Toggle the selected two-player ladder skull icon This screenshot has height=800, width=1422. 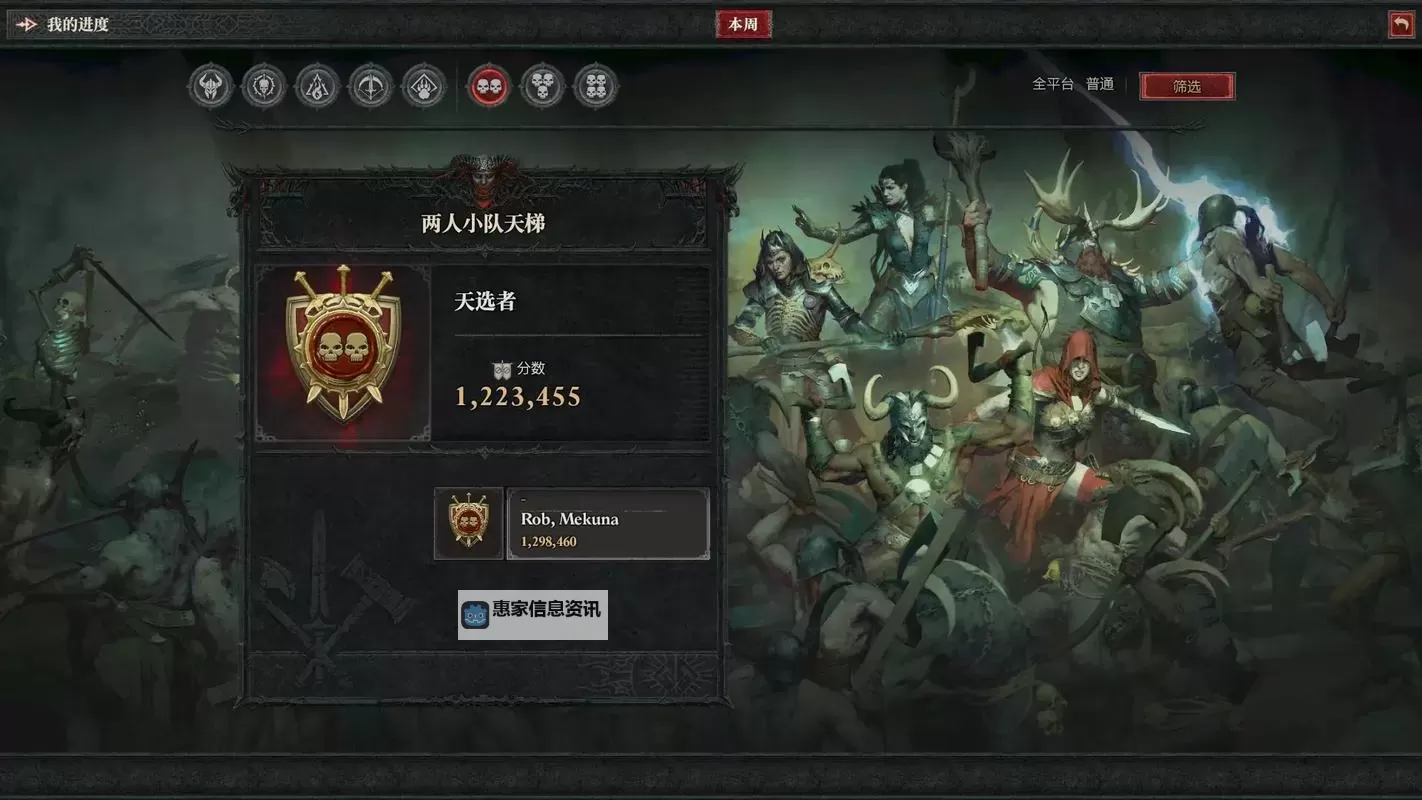489,86
